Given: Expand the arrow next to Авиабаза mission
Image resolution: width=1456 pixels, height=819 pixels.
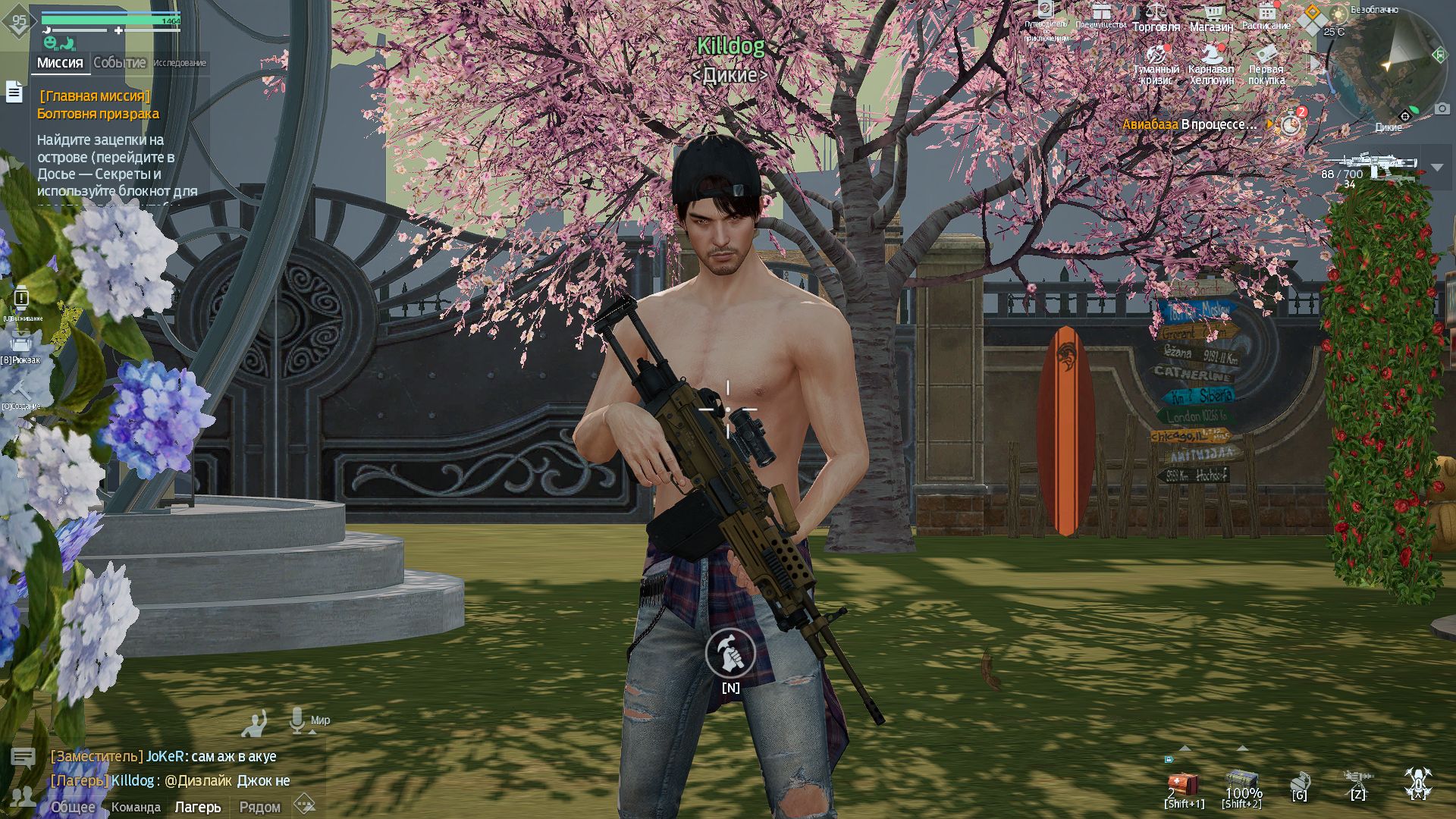Looking at the screenshot, I should pos(1270,124).
